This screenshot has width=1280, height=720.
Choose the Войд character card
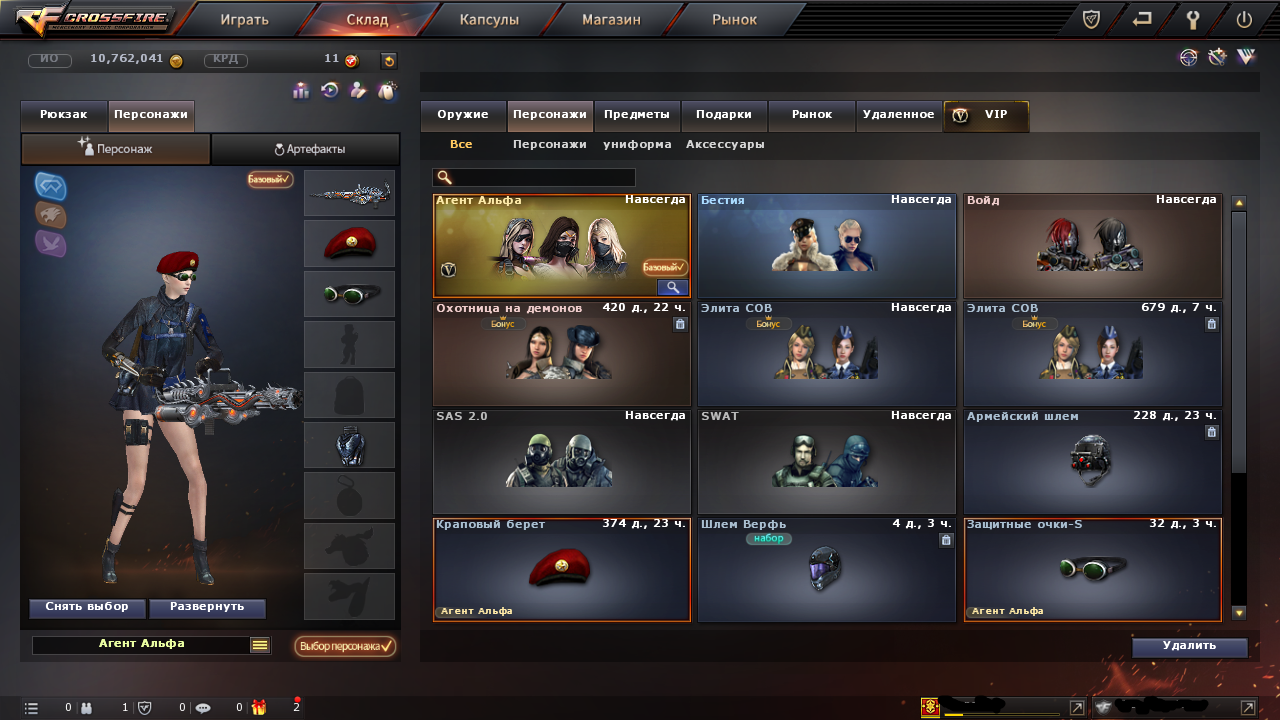tap(1092, 245)
